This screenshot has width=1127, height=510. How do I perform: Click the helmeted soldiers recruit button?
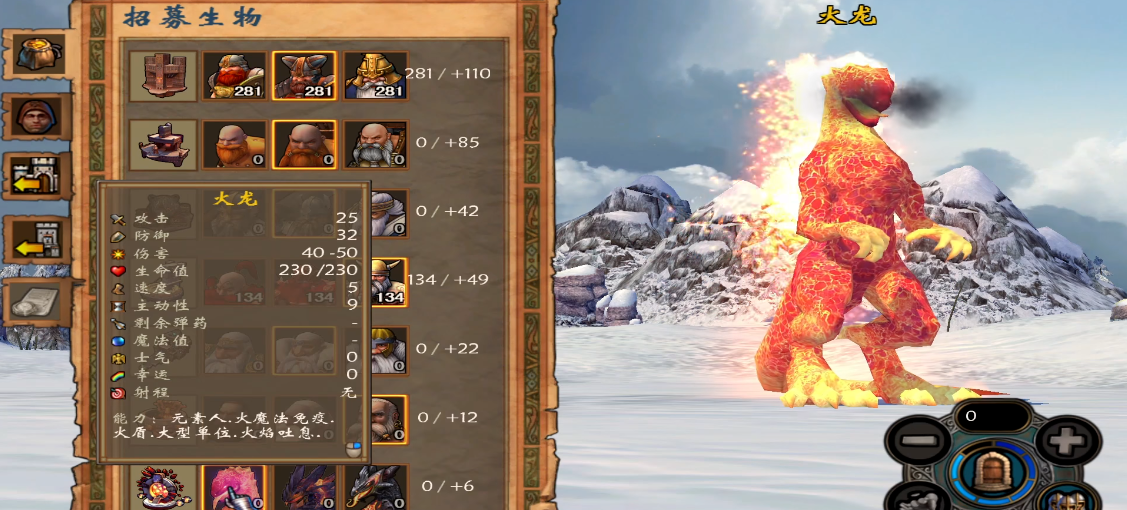pyautogui.click(x=1066, y=499)
